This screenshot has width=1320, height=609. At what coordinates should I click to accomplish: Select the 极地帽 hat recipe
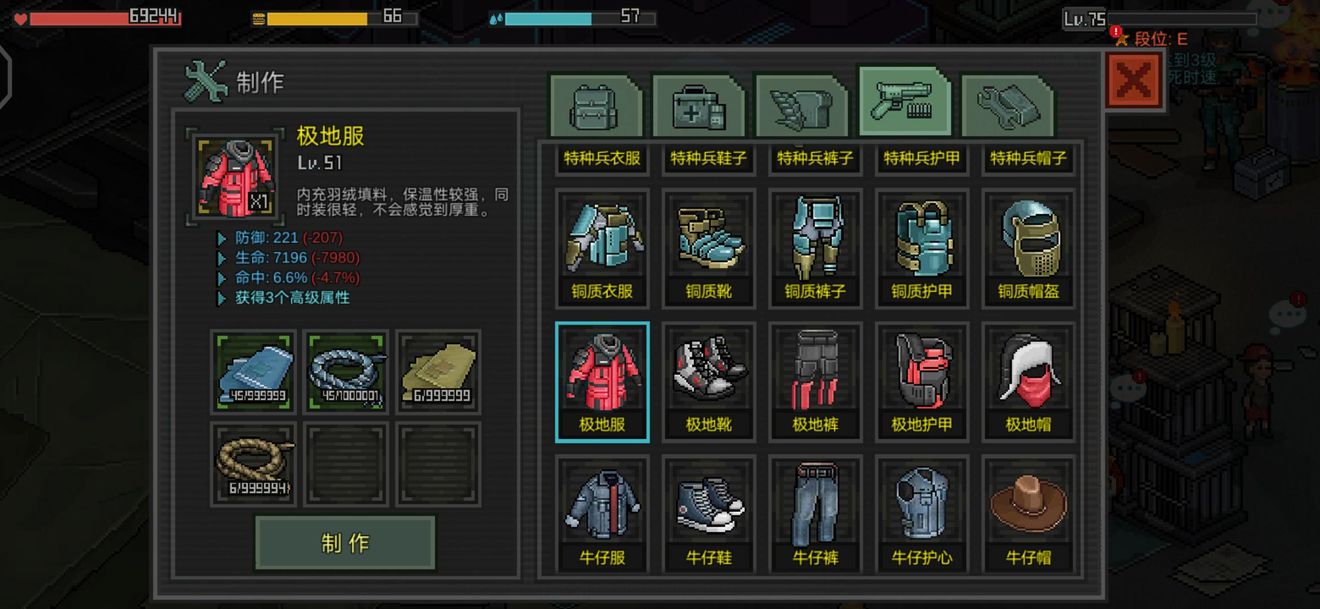click(1028, 381)
